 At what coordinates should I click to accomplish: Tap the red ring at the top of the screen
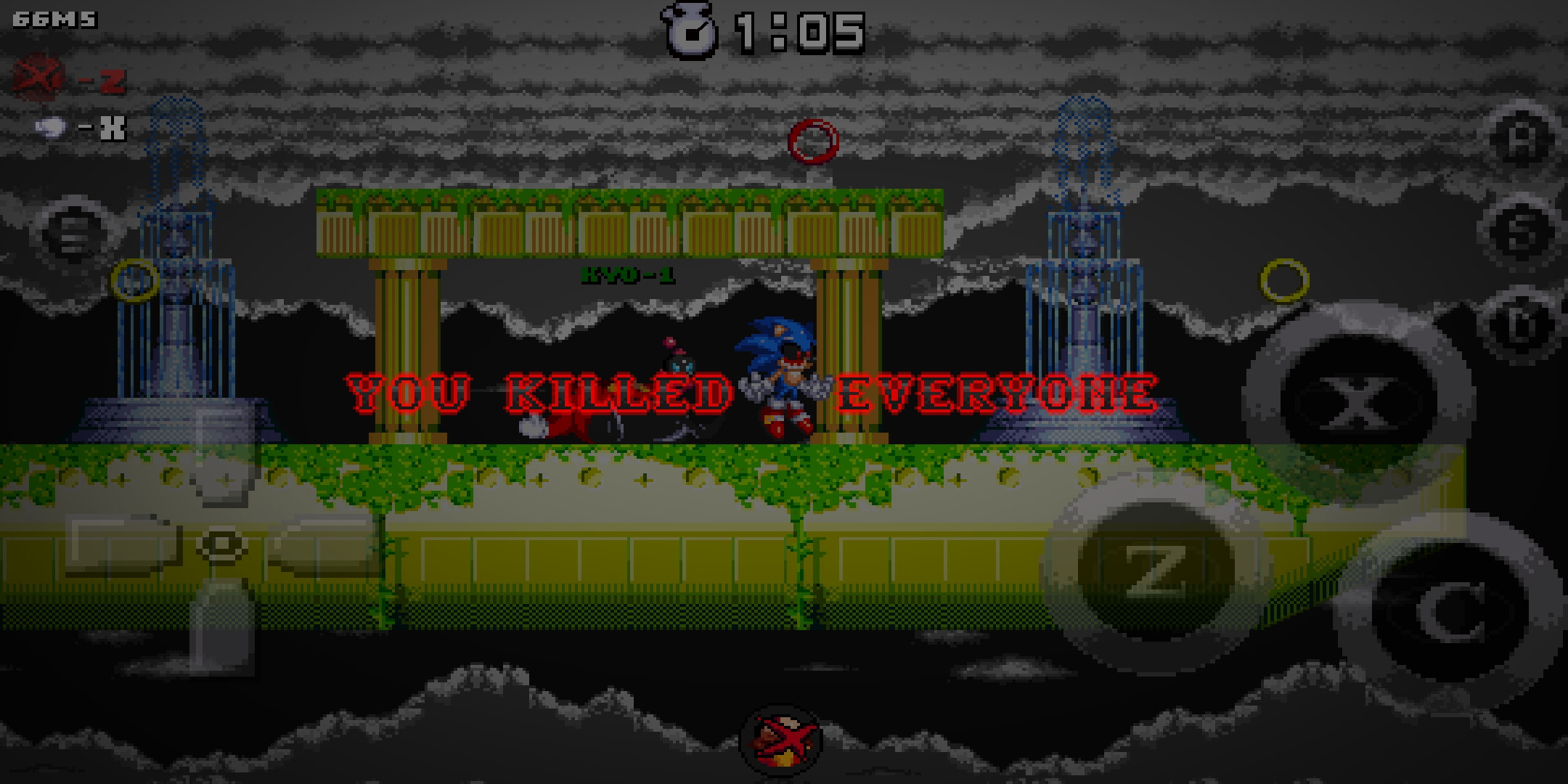coord(814,140)
